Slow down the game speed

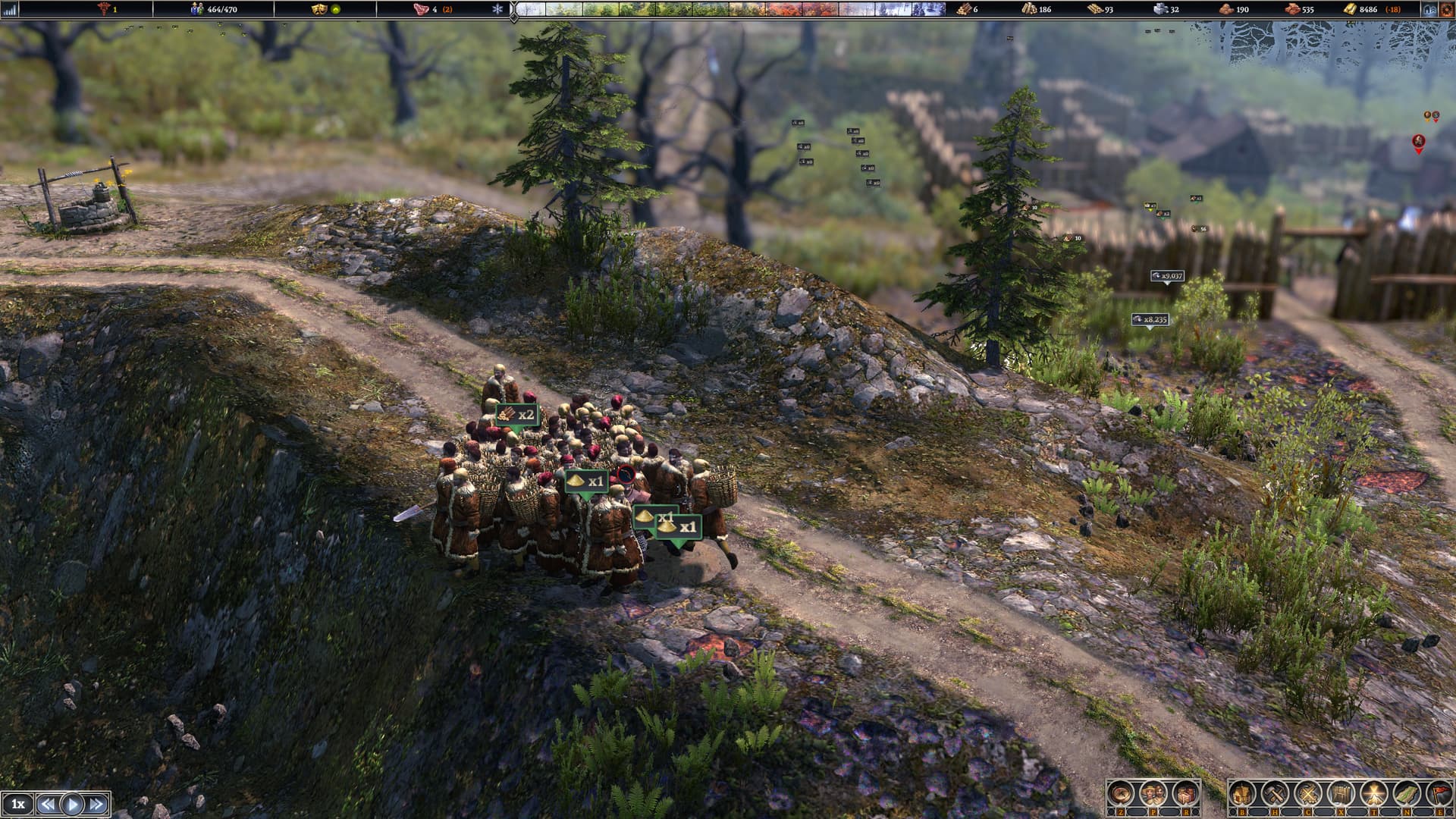coord(47,804)
